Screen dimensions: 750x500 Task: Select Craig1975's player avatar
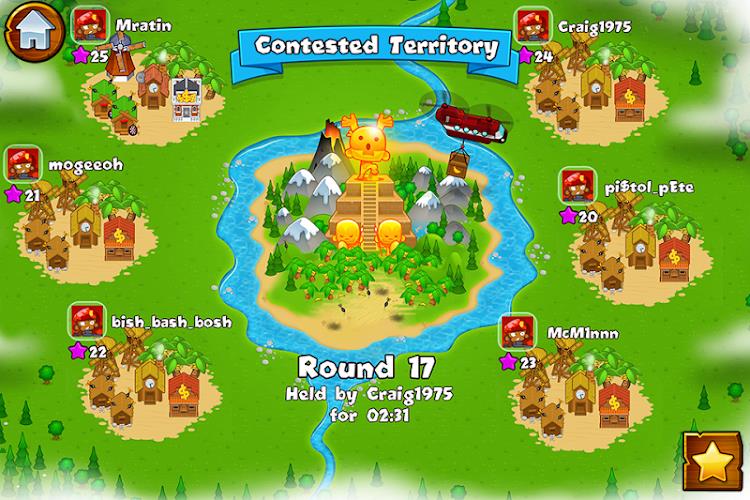(532, 25)
